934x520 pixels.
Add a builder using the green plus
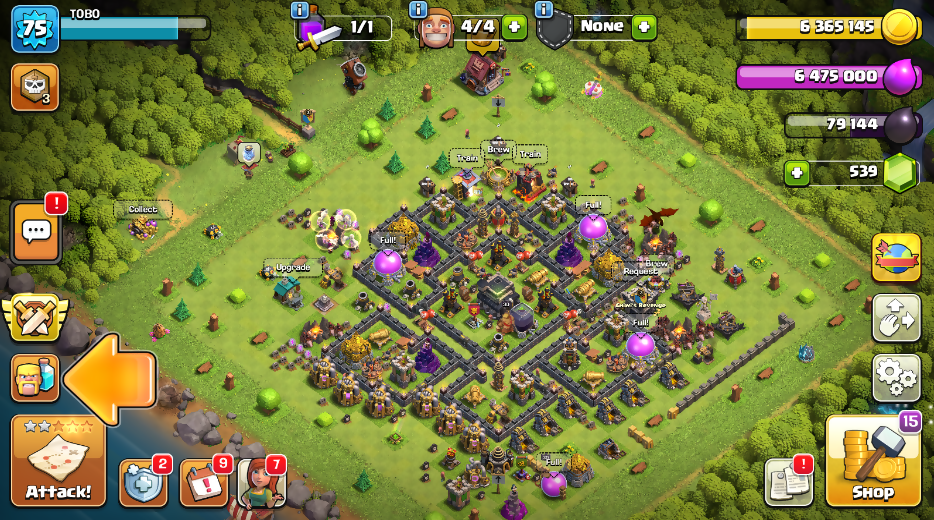pos(514,27)
